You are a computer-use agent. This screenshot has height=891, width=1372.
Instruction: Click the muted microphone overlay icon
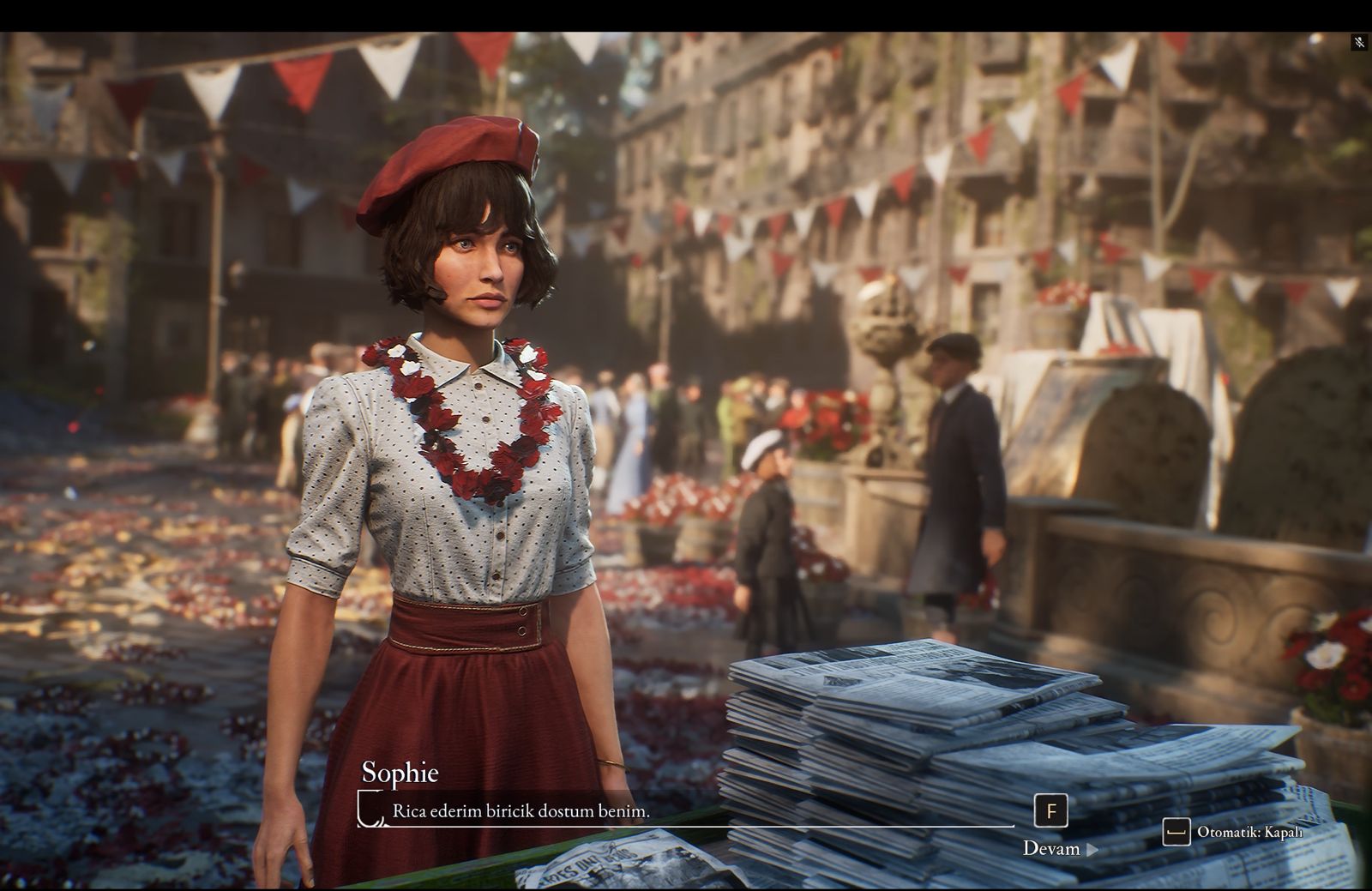coord(1358,42)
